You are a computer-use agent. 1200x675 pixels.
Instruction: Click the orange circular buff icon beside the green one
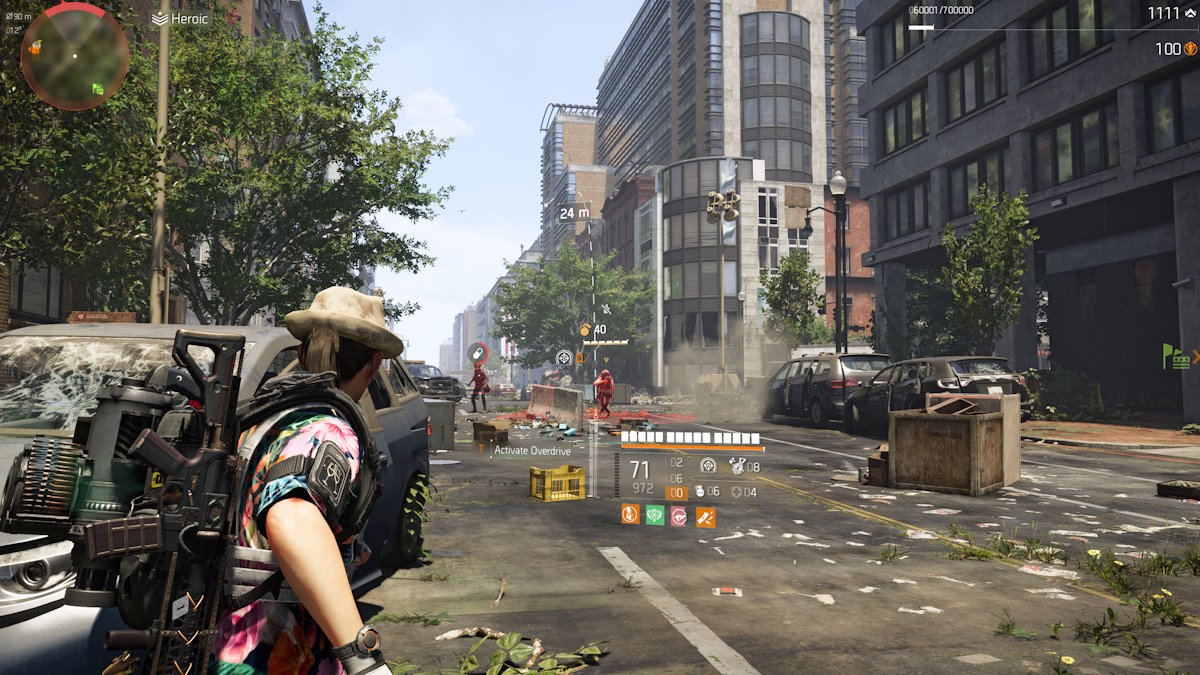pos(629,515)
